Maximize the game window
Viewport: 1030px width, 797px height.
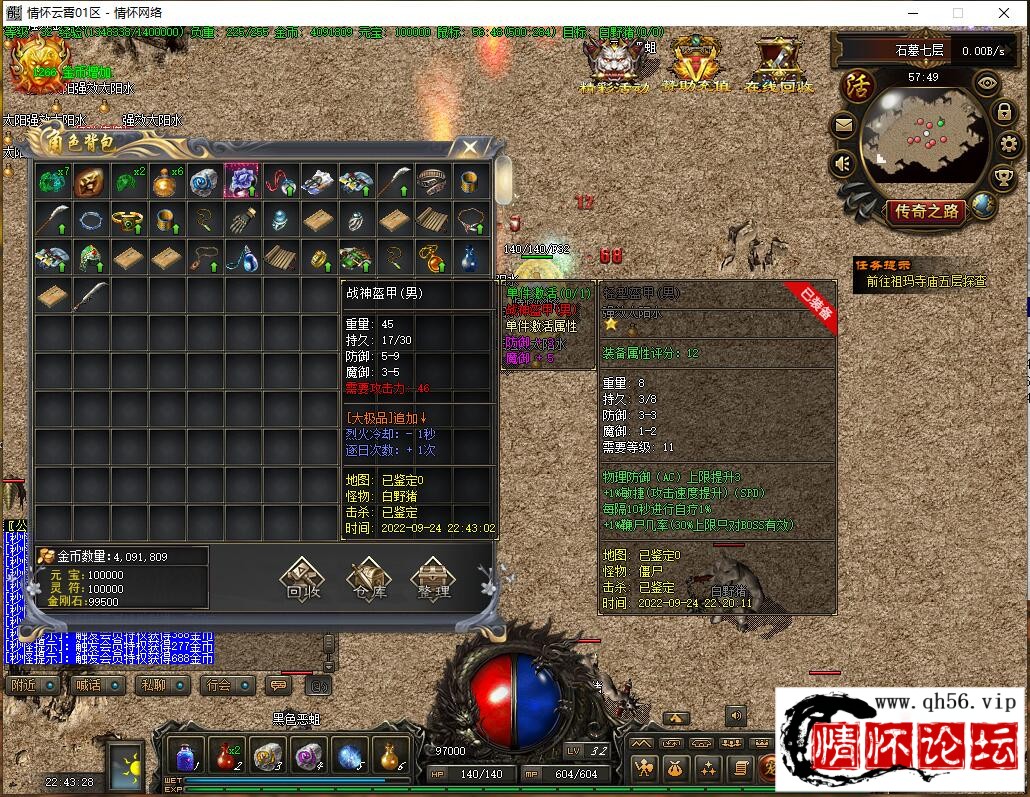point(957,13)
